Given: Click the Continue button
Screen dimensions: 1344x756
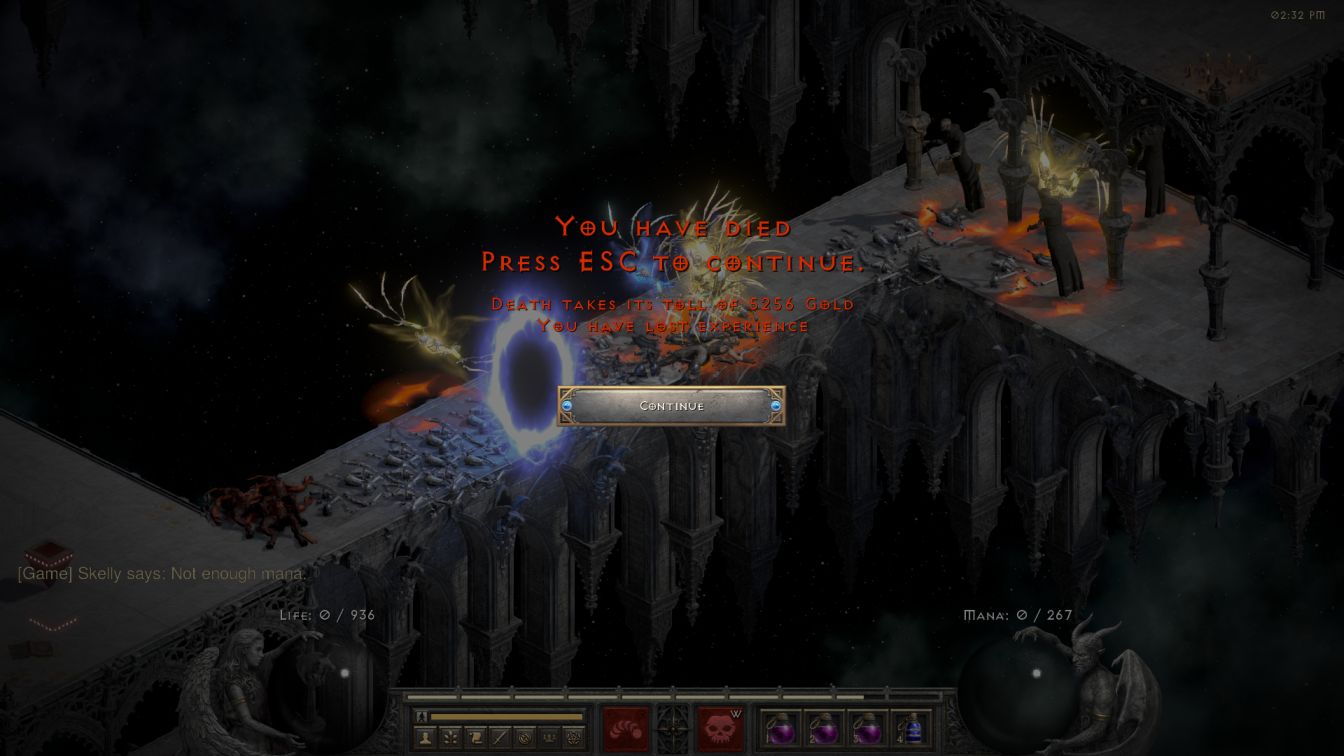Looking at the screenshot, I should (671, 406).
